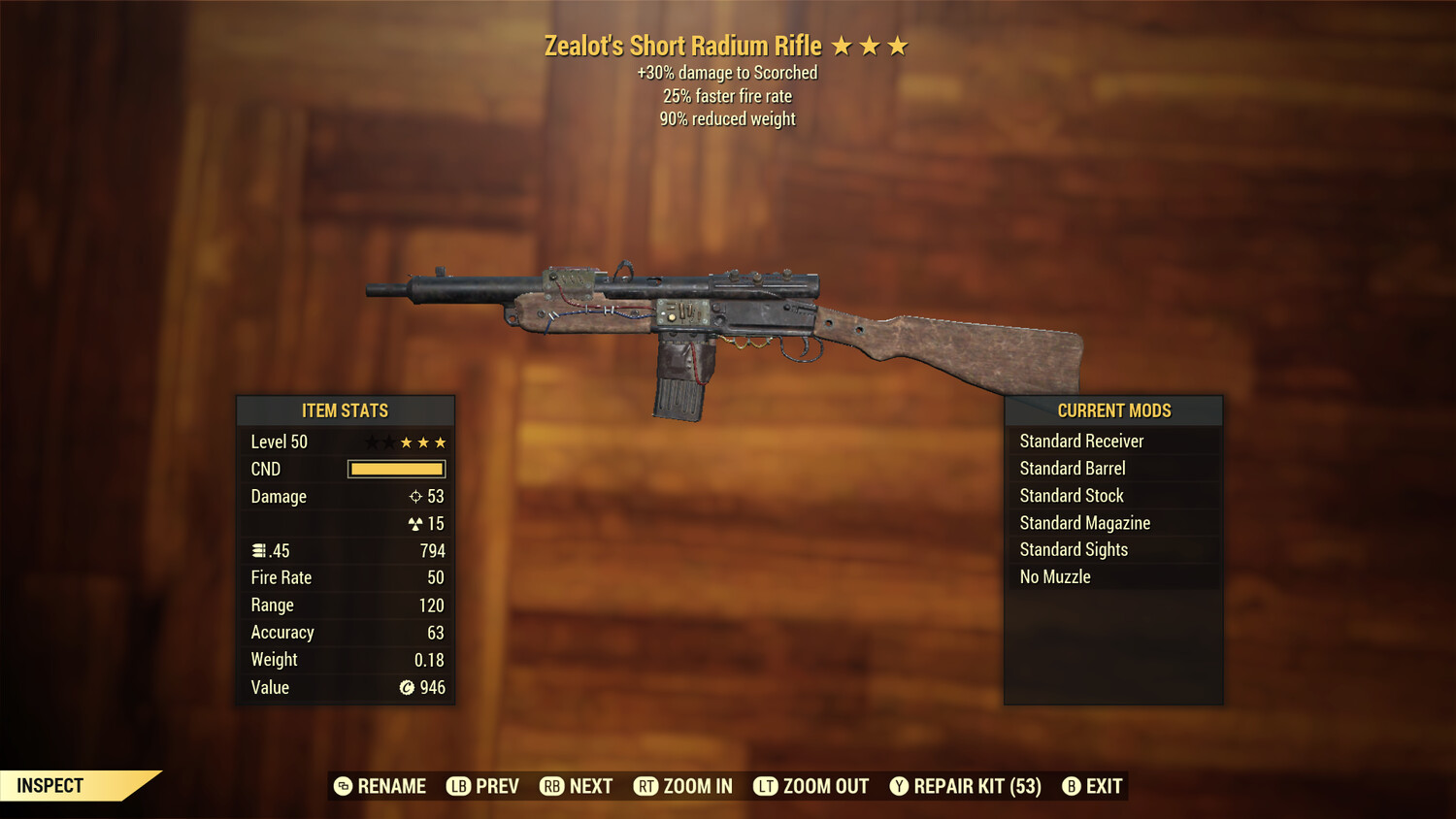Expand the Standard Receiver mod entry

tap(1081, 441)
